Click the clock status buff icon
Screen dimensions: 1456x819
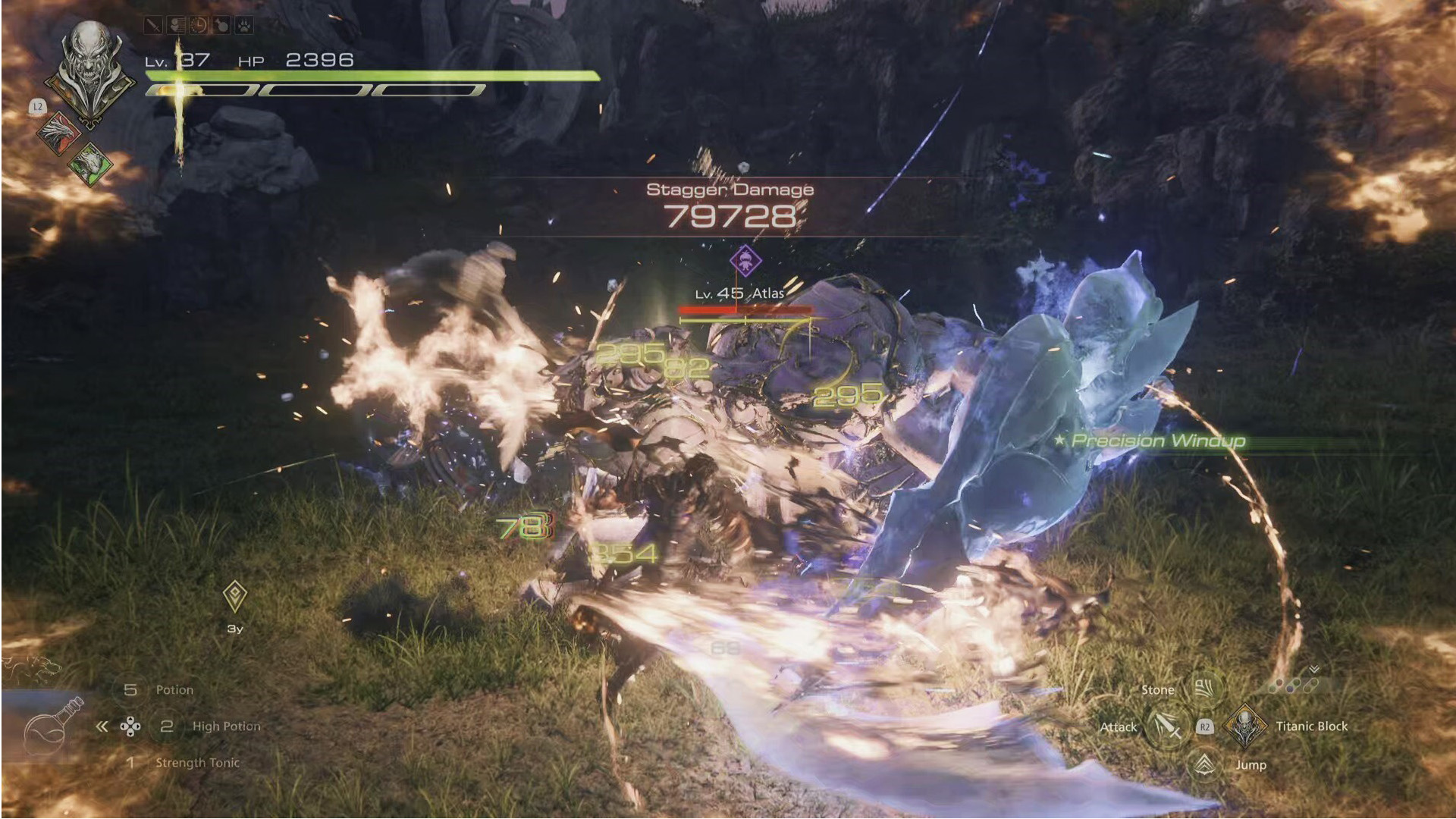pos(199,26)
